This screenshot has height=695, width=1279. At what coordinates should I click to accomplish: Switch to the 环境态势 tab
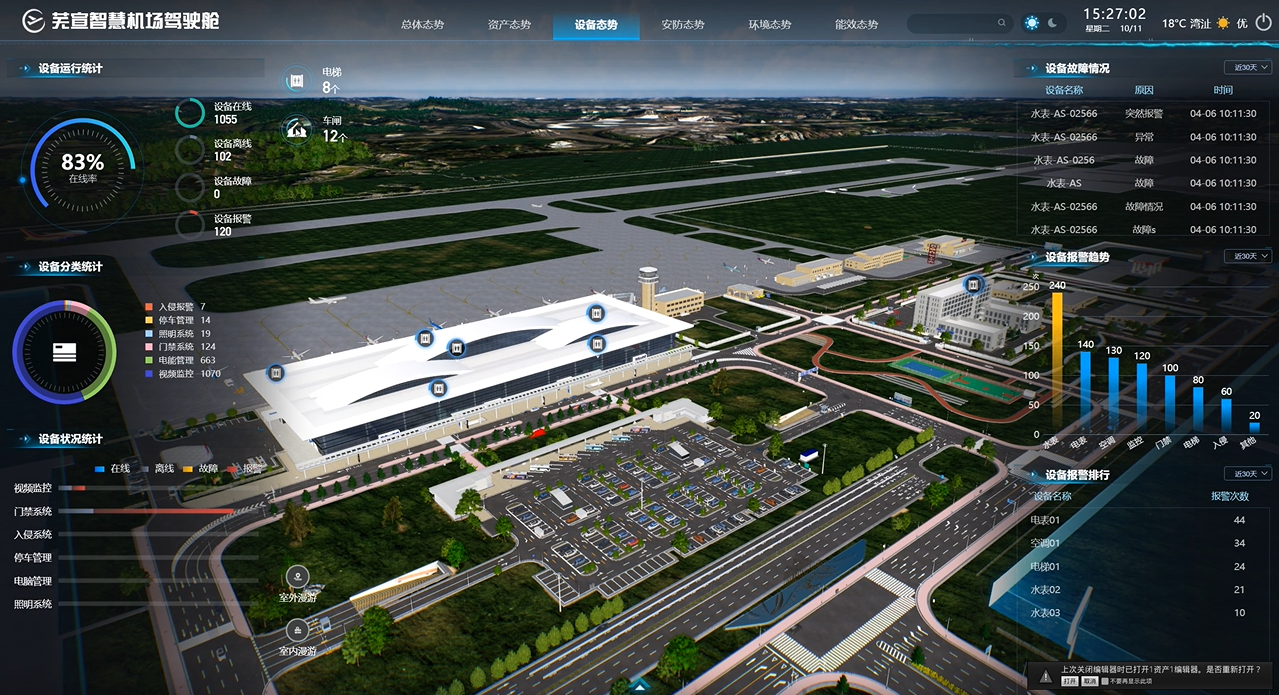[x=770, y=24]
